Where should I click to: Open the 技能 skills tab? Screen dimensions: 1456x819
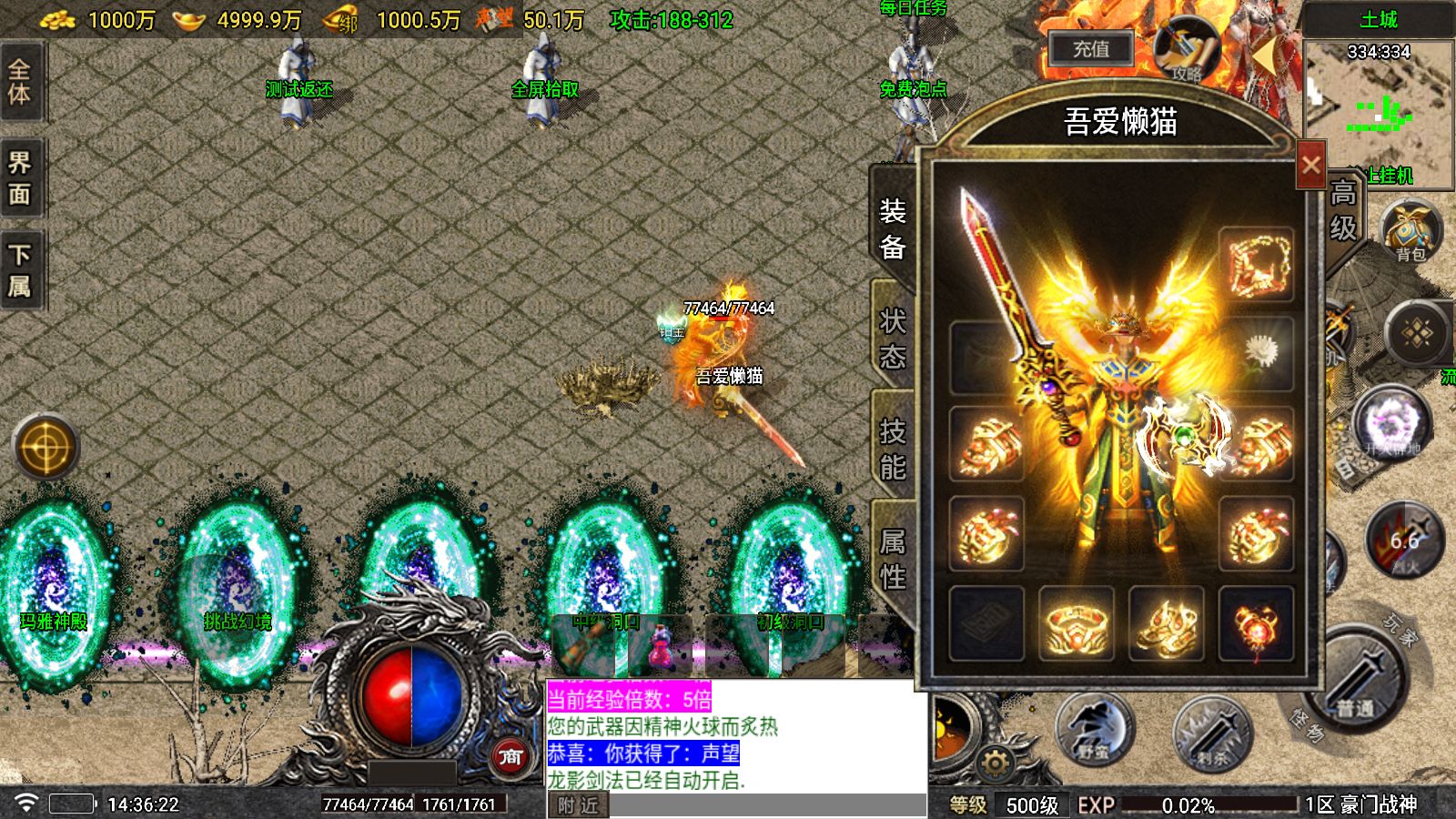pos(893,448)
